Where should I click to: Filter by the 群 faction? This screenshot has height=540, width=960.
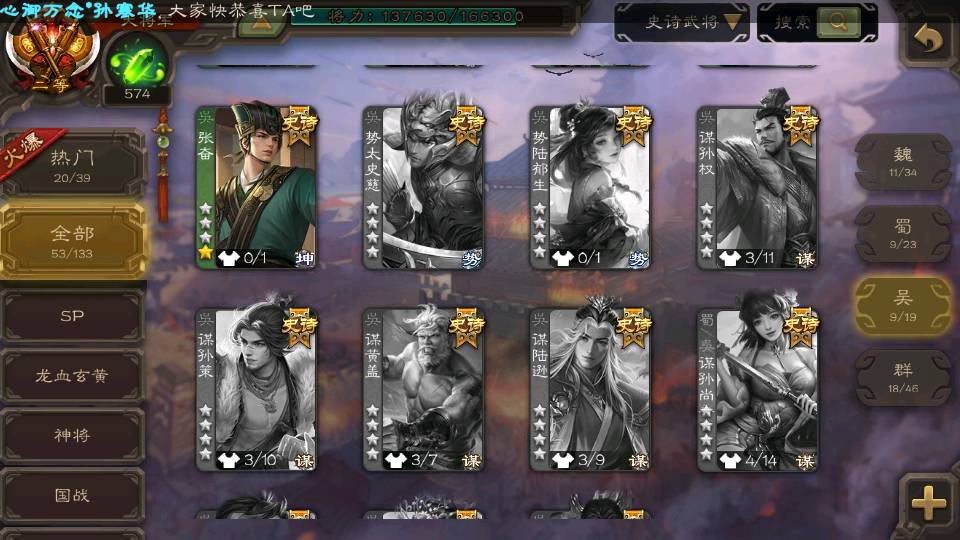click(903, 377)
